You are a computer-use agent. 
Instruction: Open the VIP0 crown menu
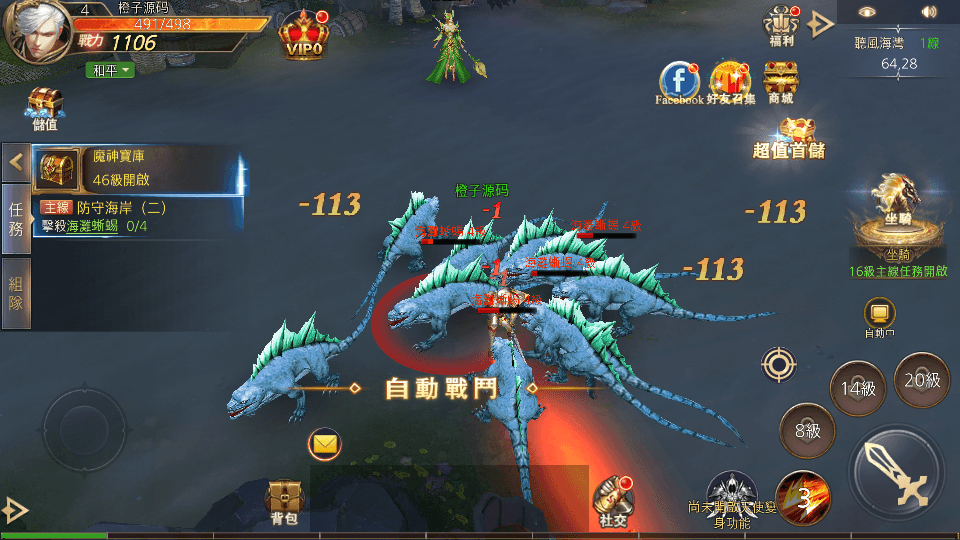pos(303,35)
